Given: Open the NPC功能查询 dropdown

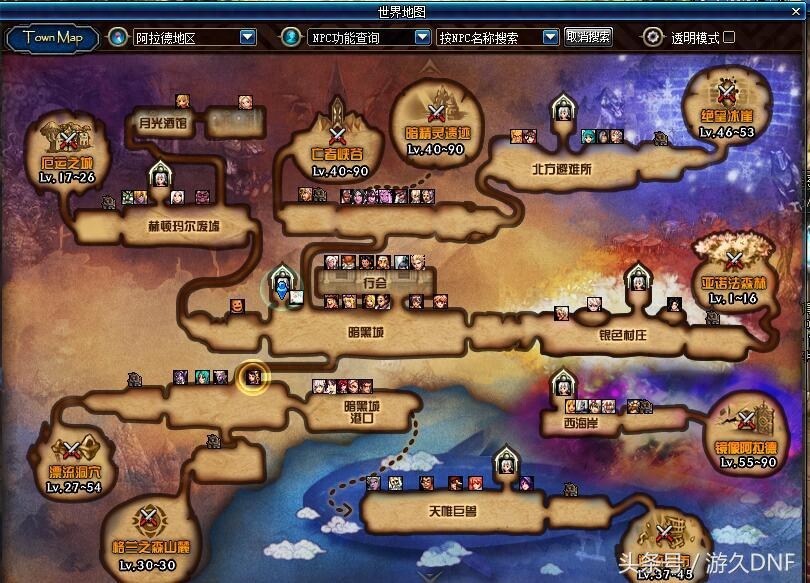Looking at the screenshot, I should click(422, 38).
